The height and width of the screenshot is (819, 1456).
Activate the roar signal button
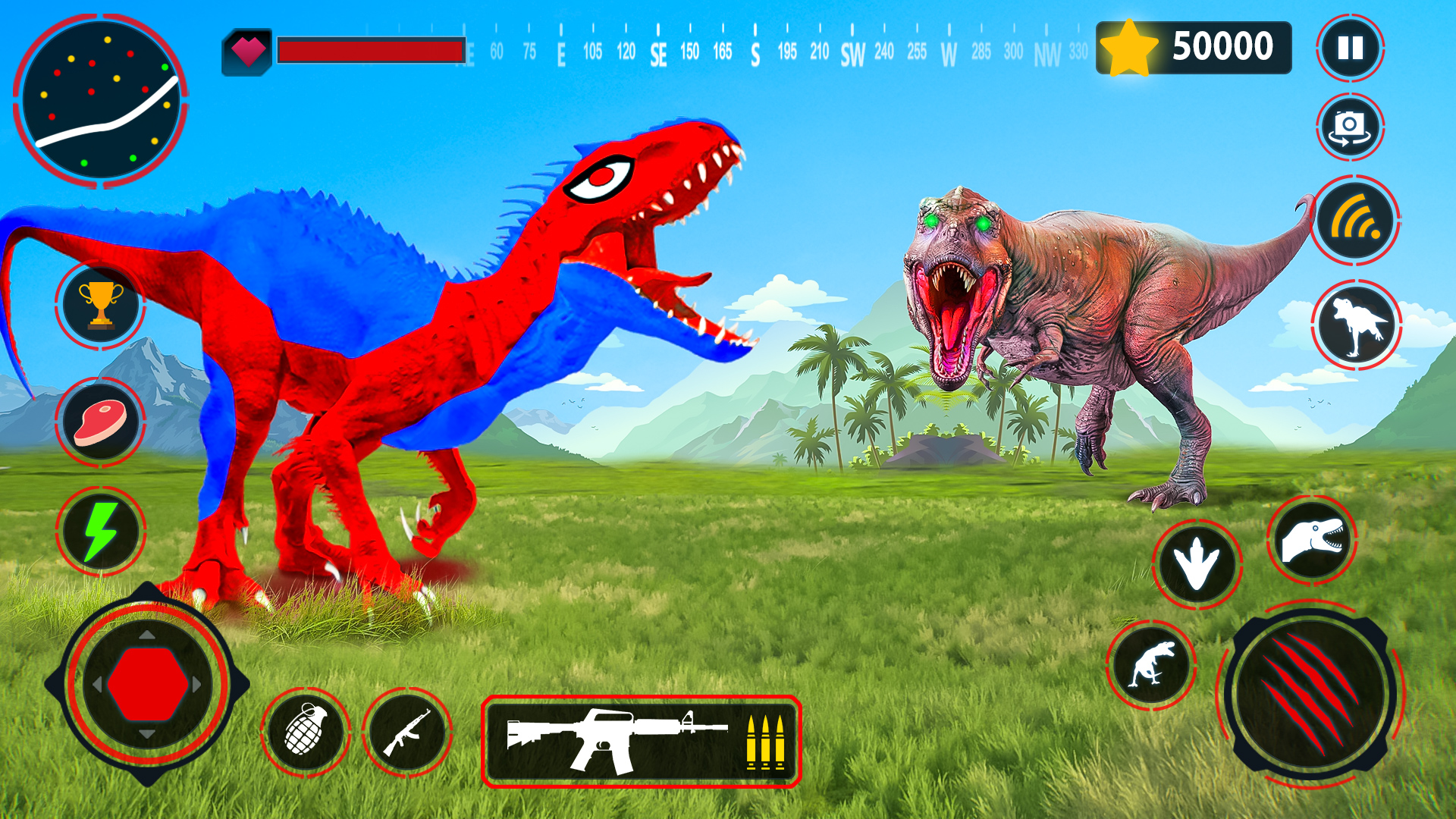point(1356,221)
